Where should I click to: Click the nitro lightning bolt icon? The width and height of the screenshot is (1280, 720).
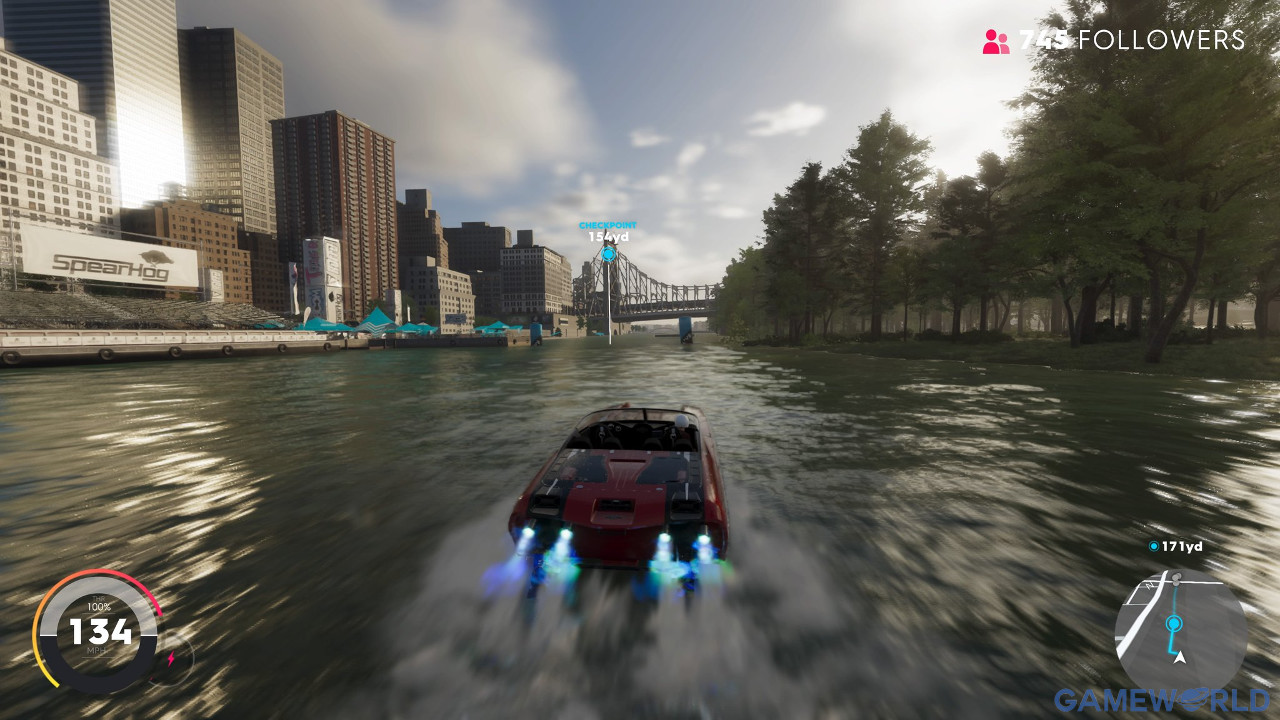tap(171, 657)
